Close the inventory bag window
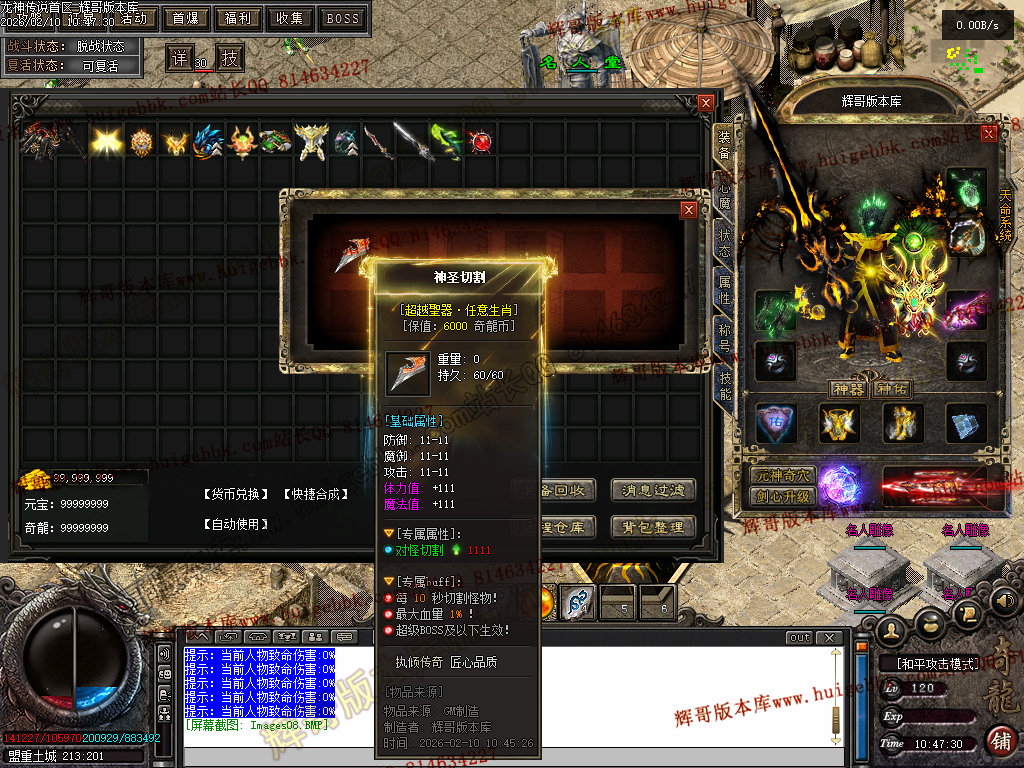The height and width of the screenshot is (768, 1024). (x=706, y=103)
